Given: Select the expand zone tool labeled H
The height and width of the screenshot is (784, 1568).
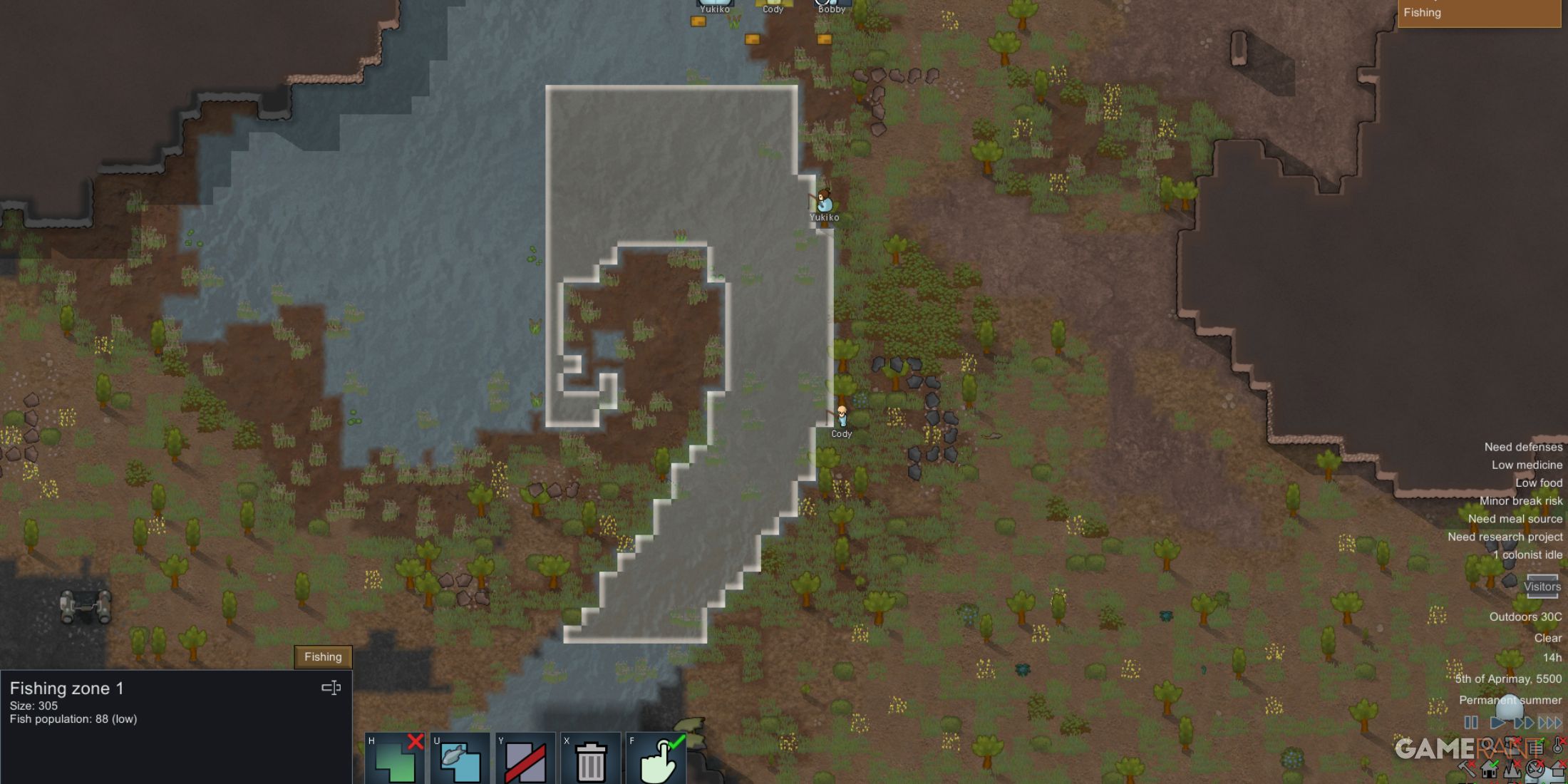Looking at the screenshot, I should [396, 757].
